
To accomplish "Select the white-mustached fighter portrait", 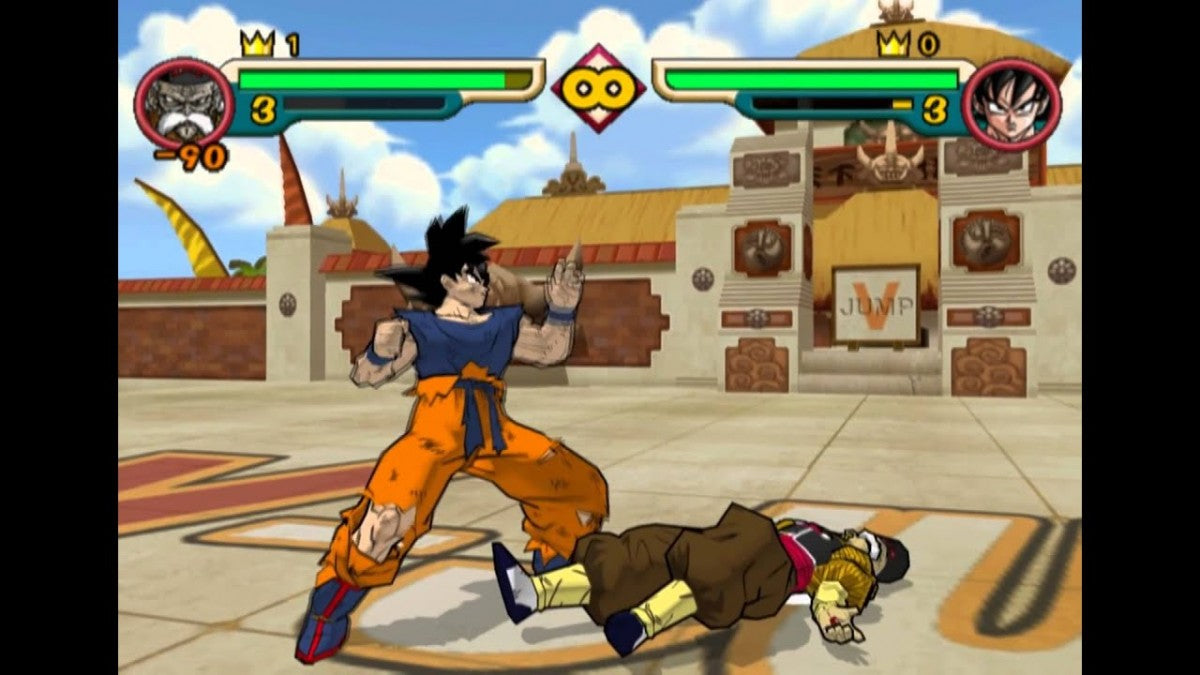I will [183, 104].
